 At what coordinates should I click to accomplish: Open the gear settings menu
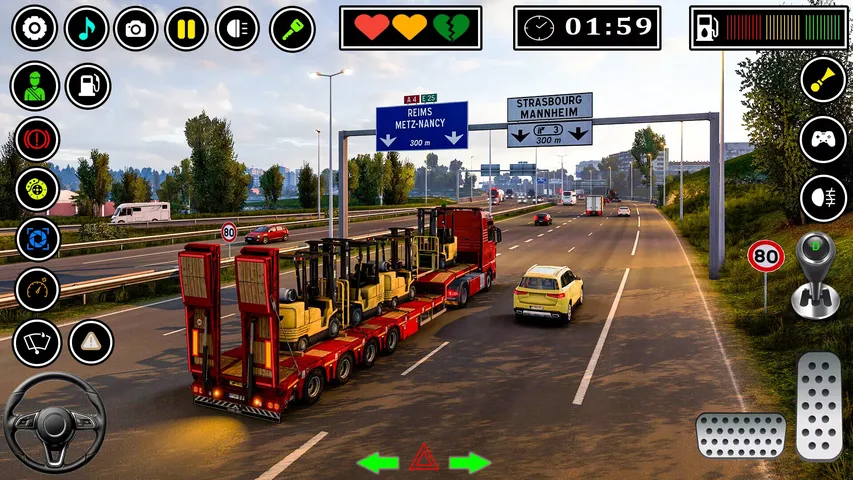(x=34, y=28)
